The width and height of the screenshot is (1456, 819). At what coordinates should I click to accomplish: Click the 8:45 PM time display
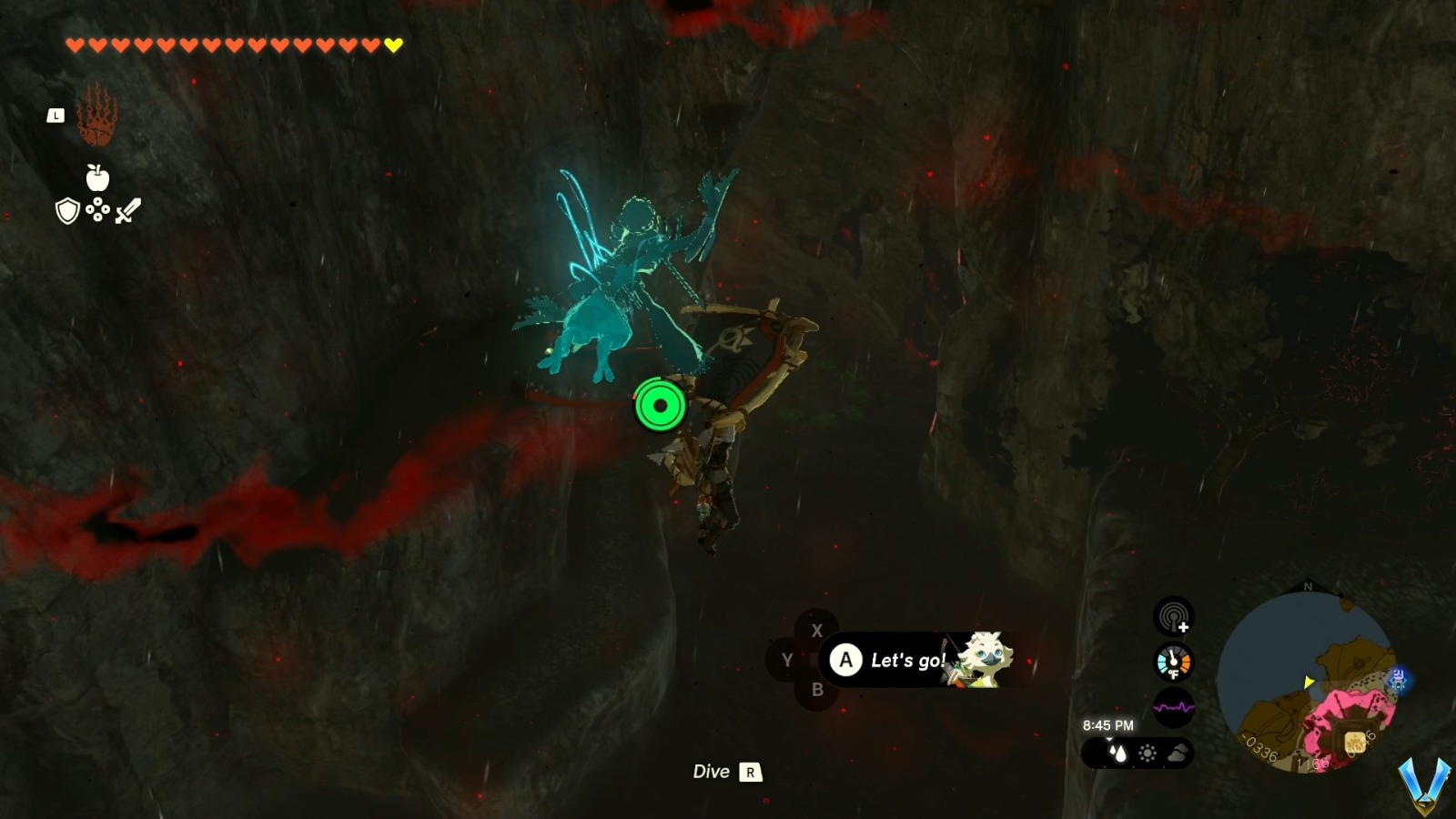(x=1108, y=724)
